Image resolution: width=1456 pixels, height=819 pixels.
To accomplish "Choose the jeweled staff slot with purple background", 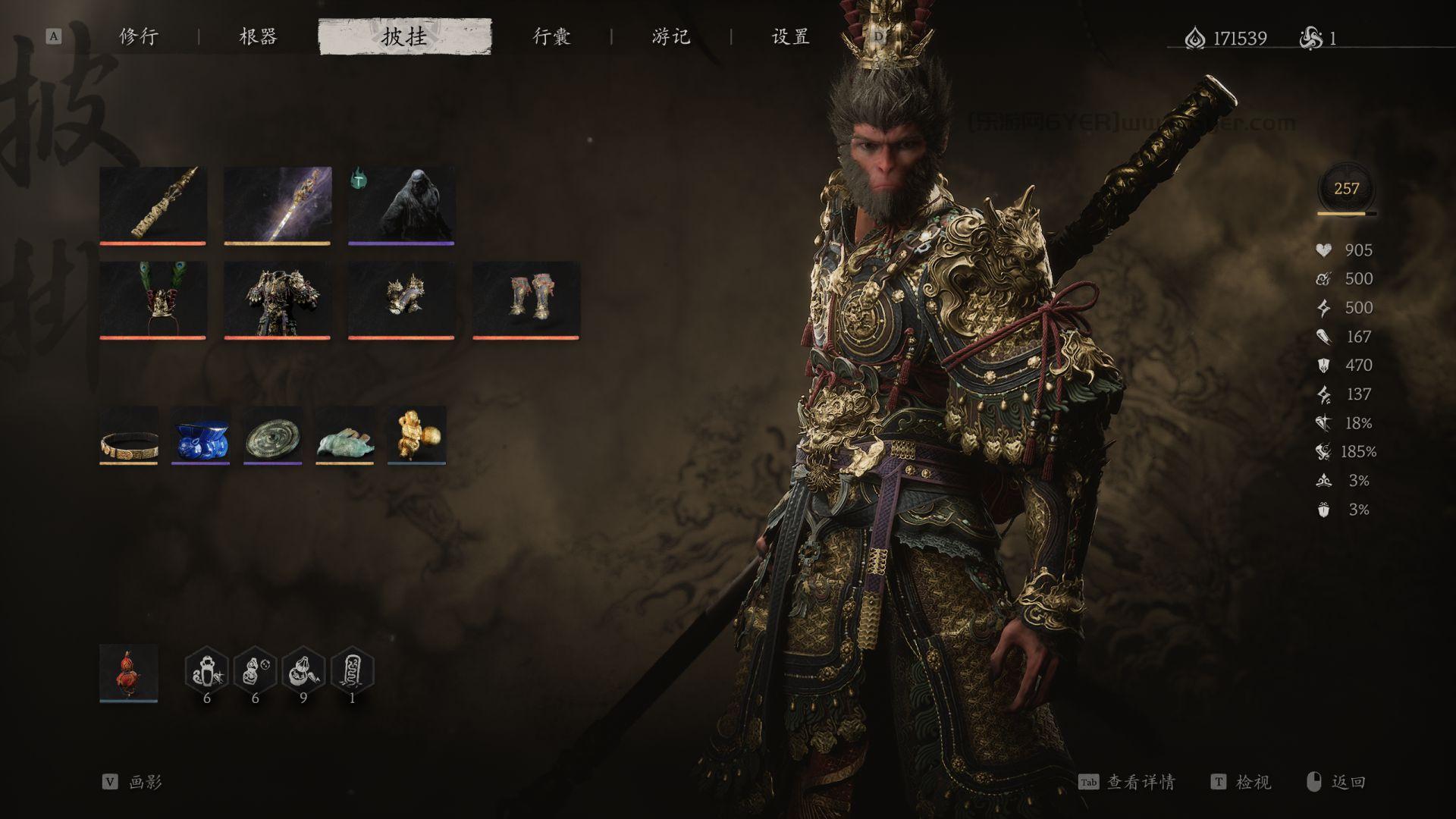I will click(277, 205).
